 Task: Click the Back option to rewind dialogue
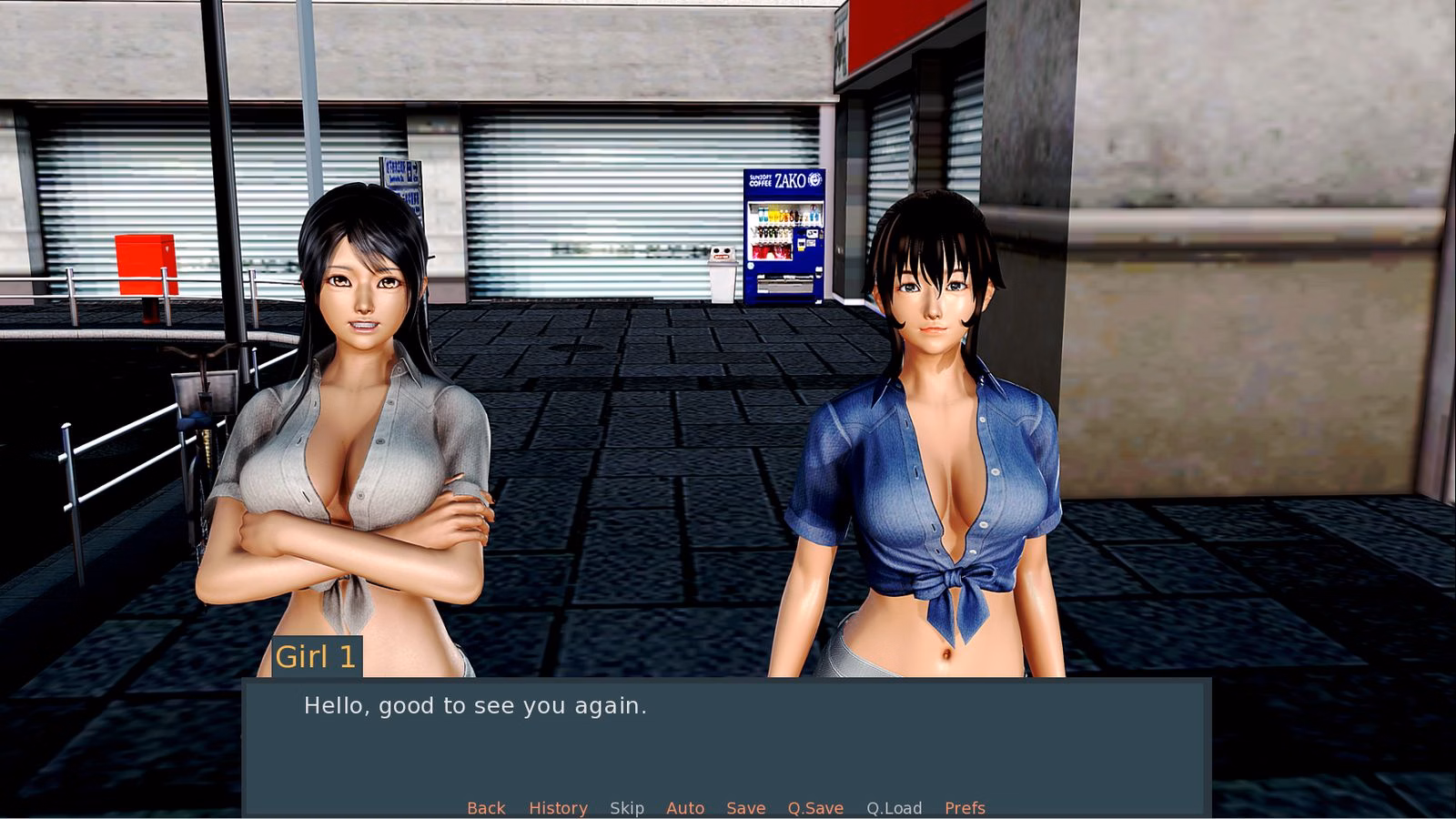[x=485, y=808]
